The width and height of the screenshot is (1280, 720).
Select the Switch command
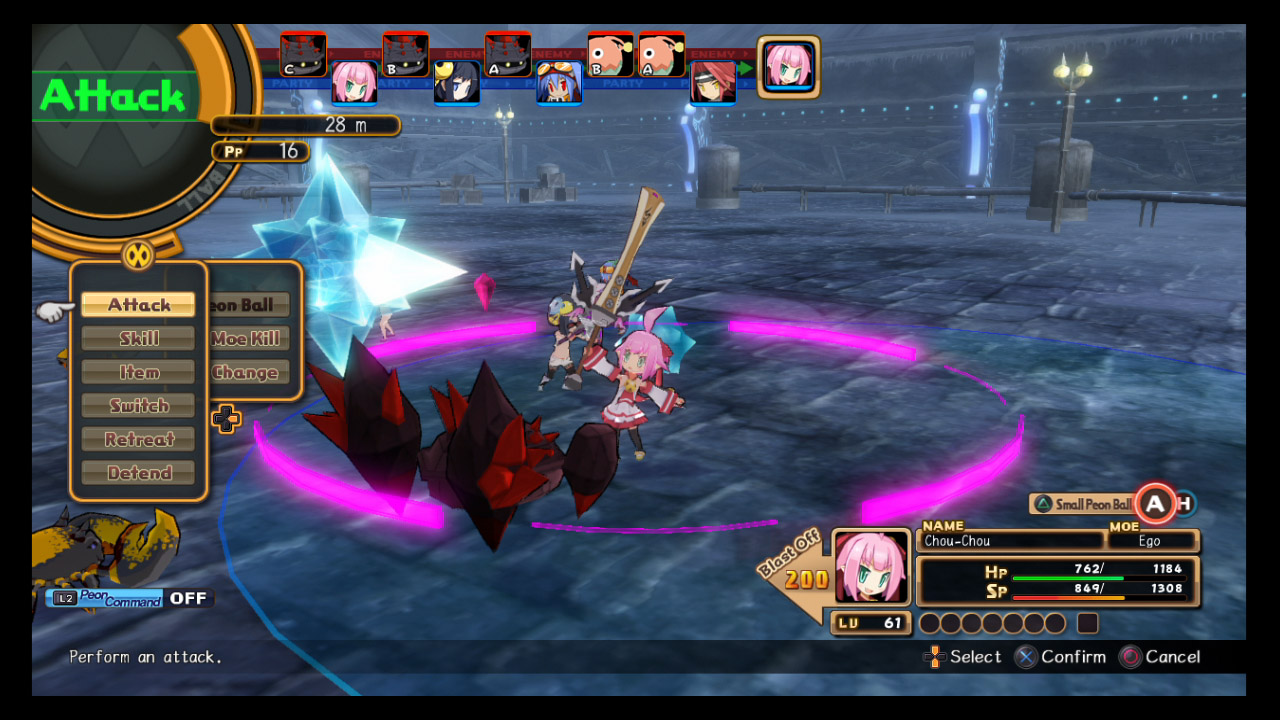pyautogui.click(x=139, y=406)
